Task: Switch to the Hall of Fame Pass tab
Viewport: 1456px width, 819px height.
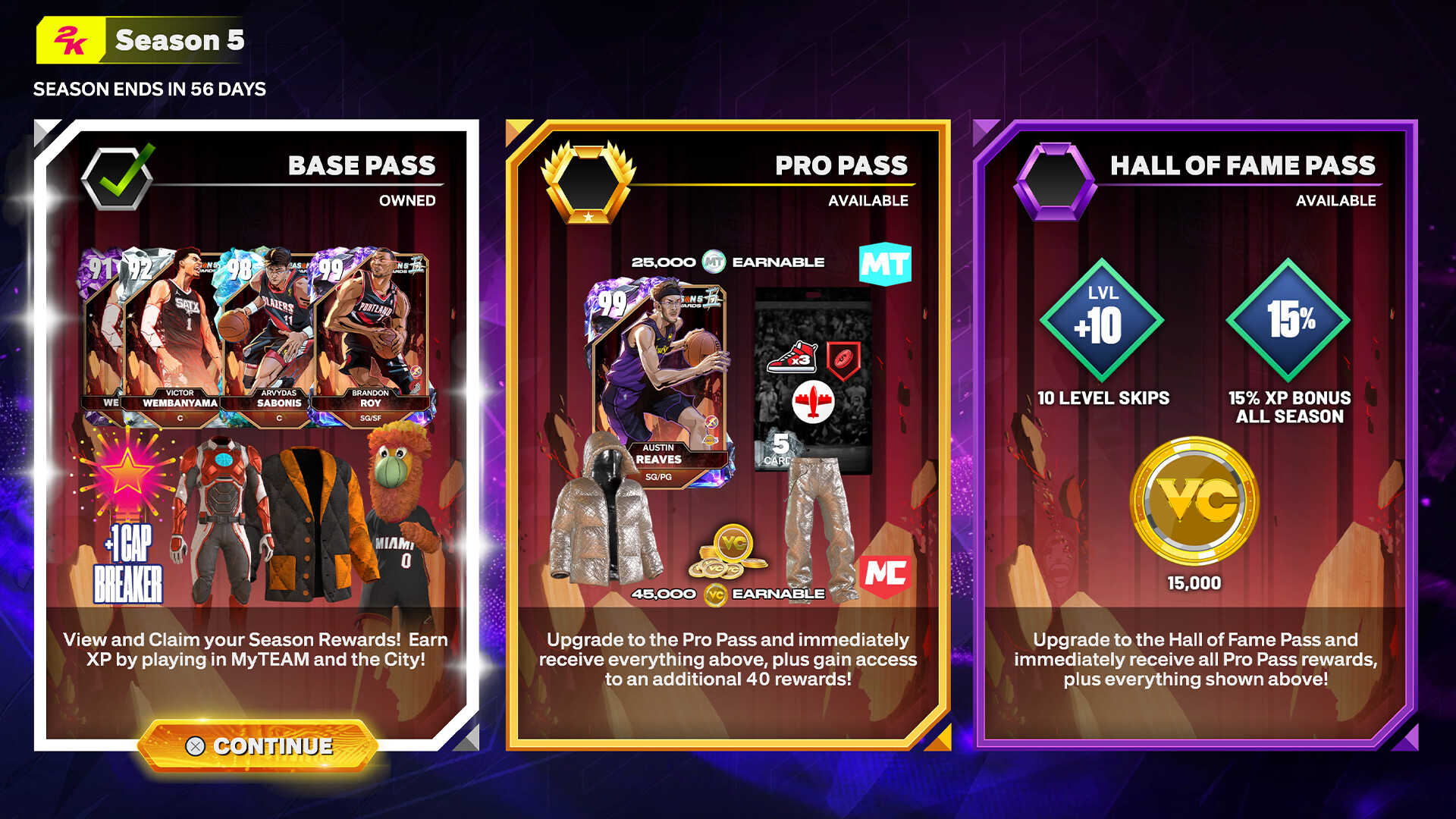Action: pyautogui.click(x=1244, y=165)
